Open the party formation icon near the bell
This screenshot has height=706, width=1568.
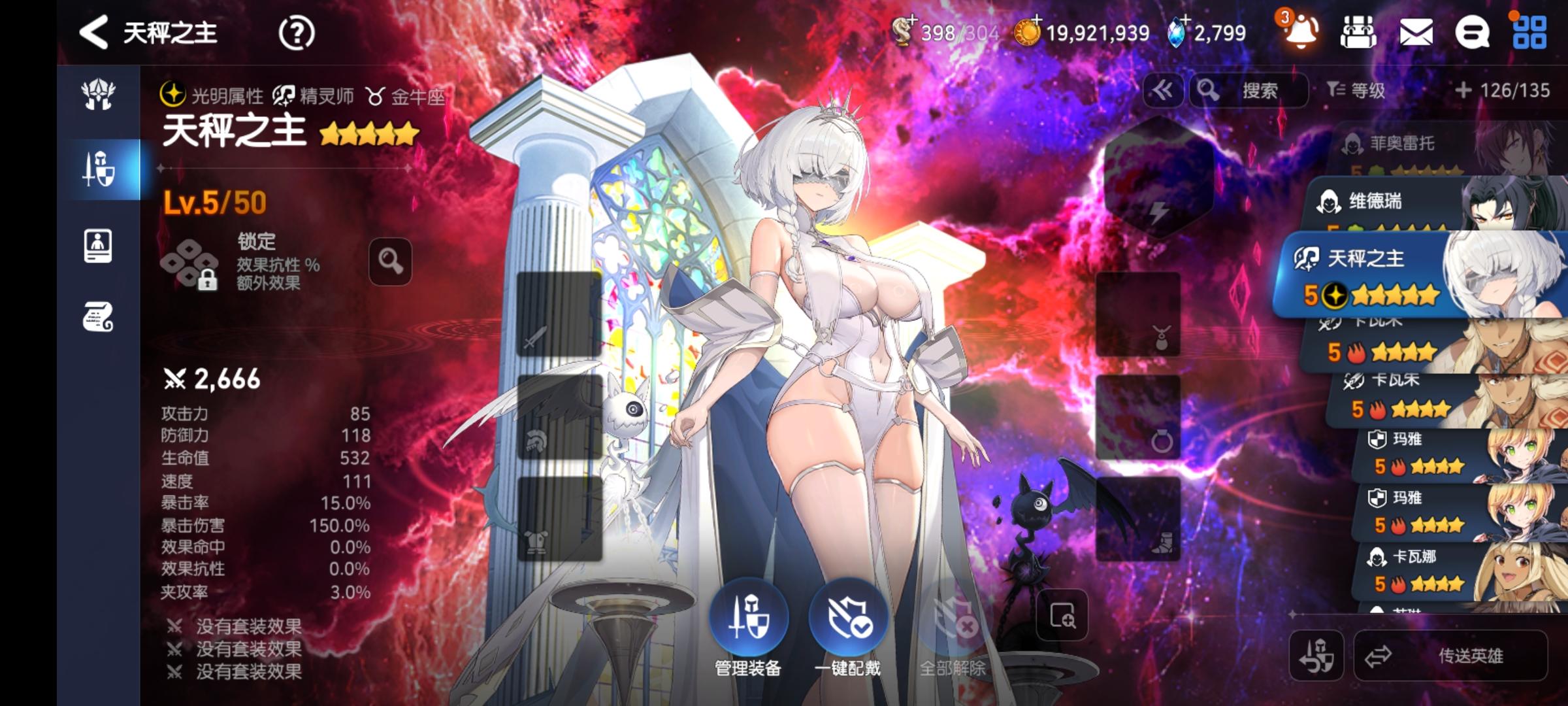[x=1358, y=33]
